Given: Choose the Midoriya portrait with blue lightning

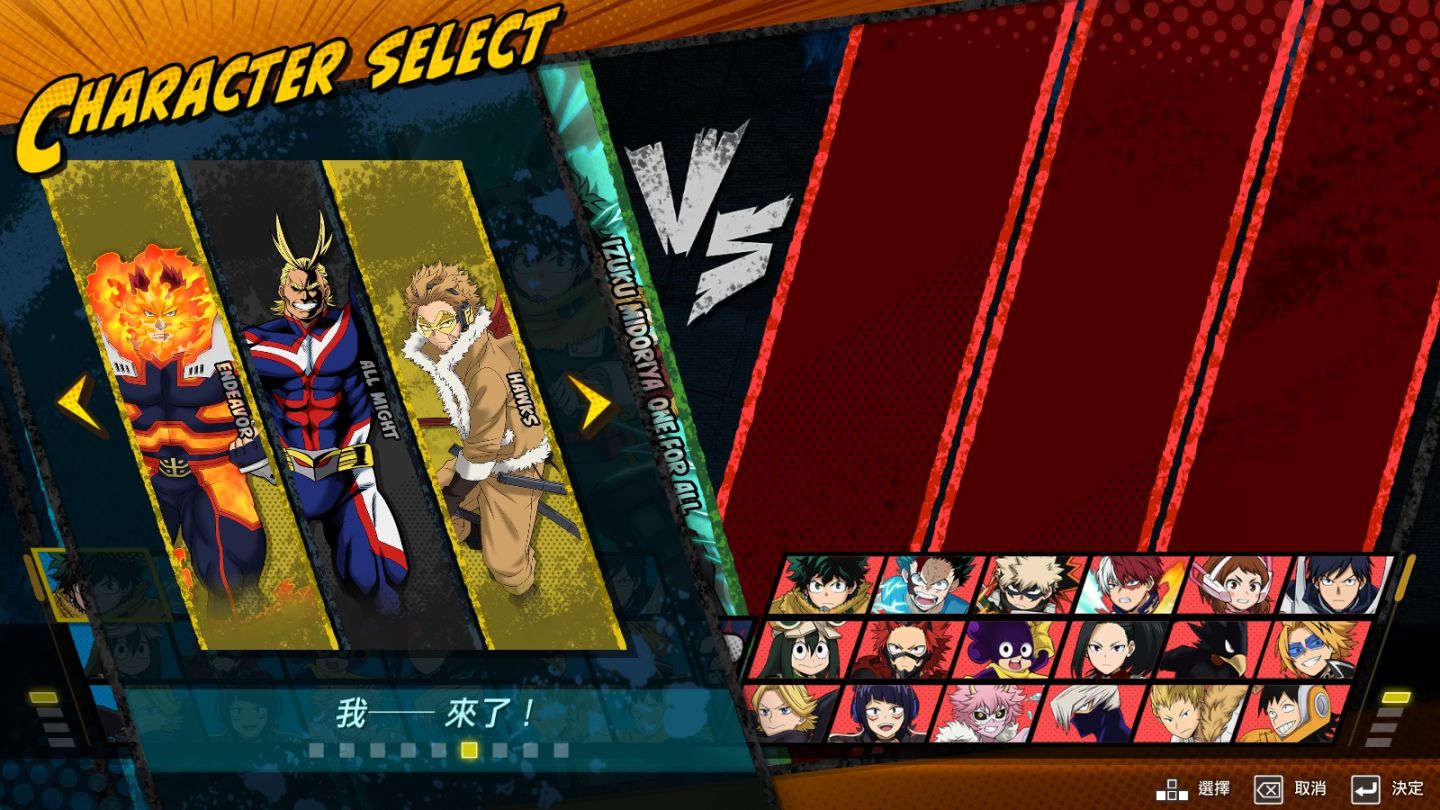Looking at the screenshot, I should click(925, 585).
